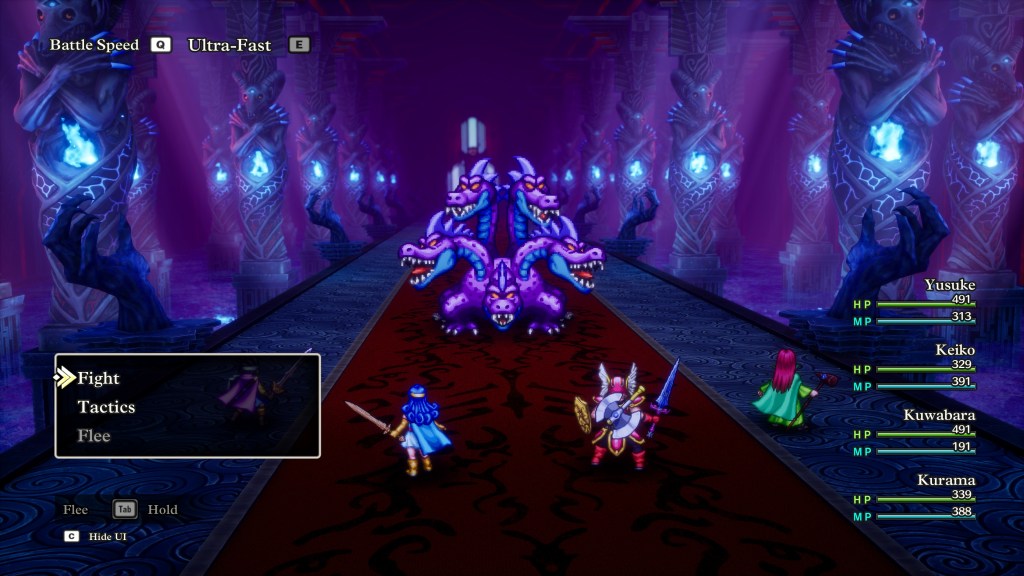Click the Hide UI option
This screenshot has height=576, width=1024.
[x=107, y=536]
